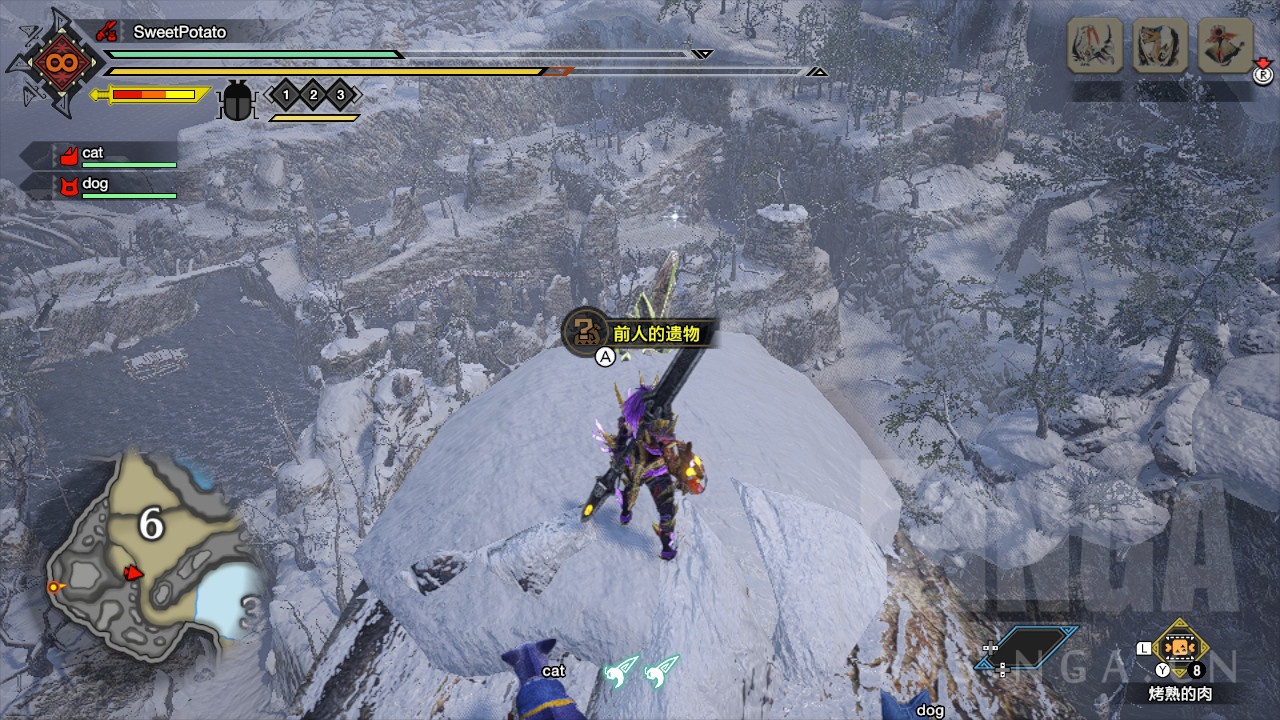Select the red-horned dark monster icon
The image size is (1280, 720).
click(x=1094, y=45)
